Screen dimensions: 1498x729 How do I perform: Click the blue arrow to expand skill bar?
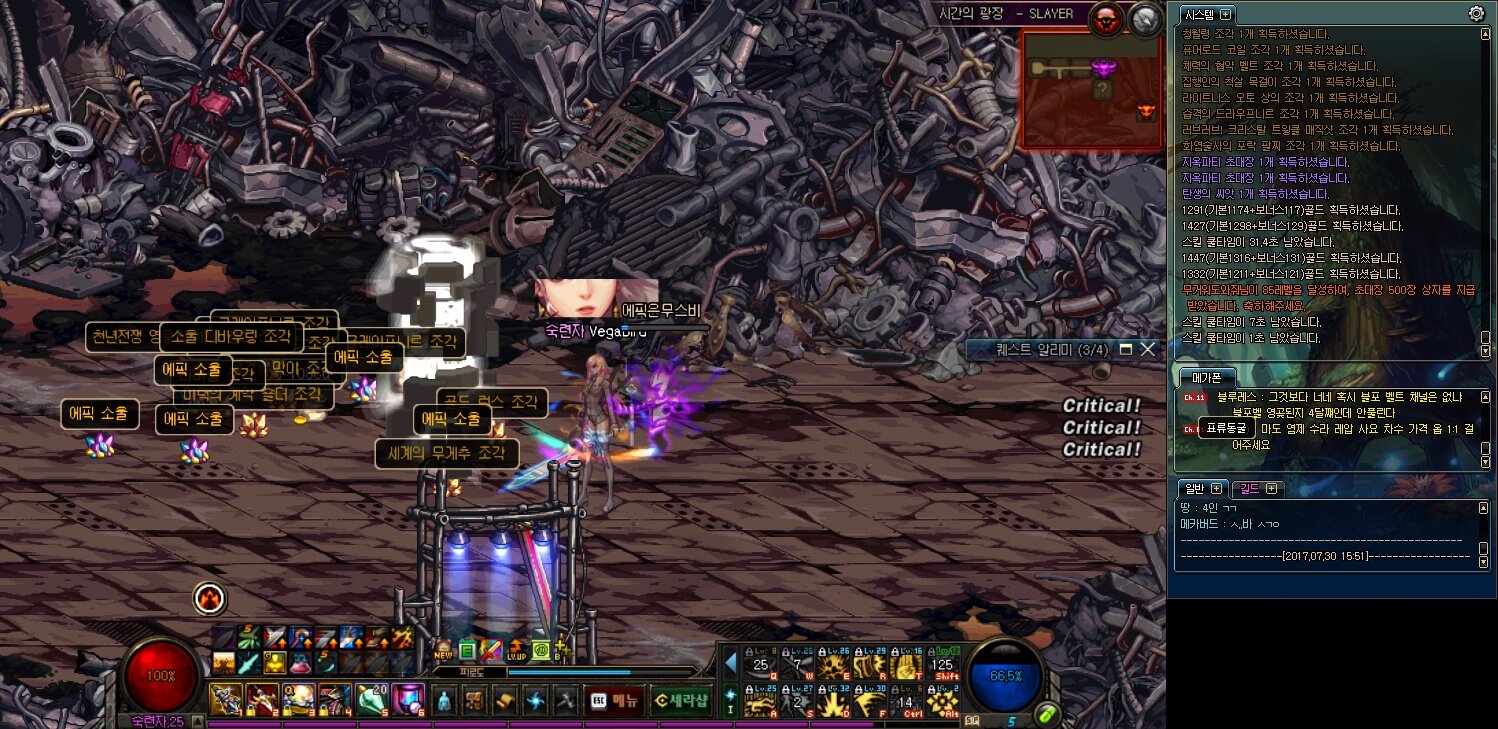(731, 662)
